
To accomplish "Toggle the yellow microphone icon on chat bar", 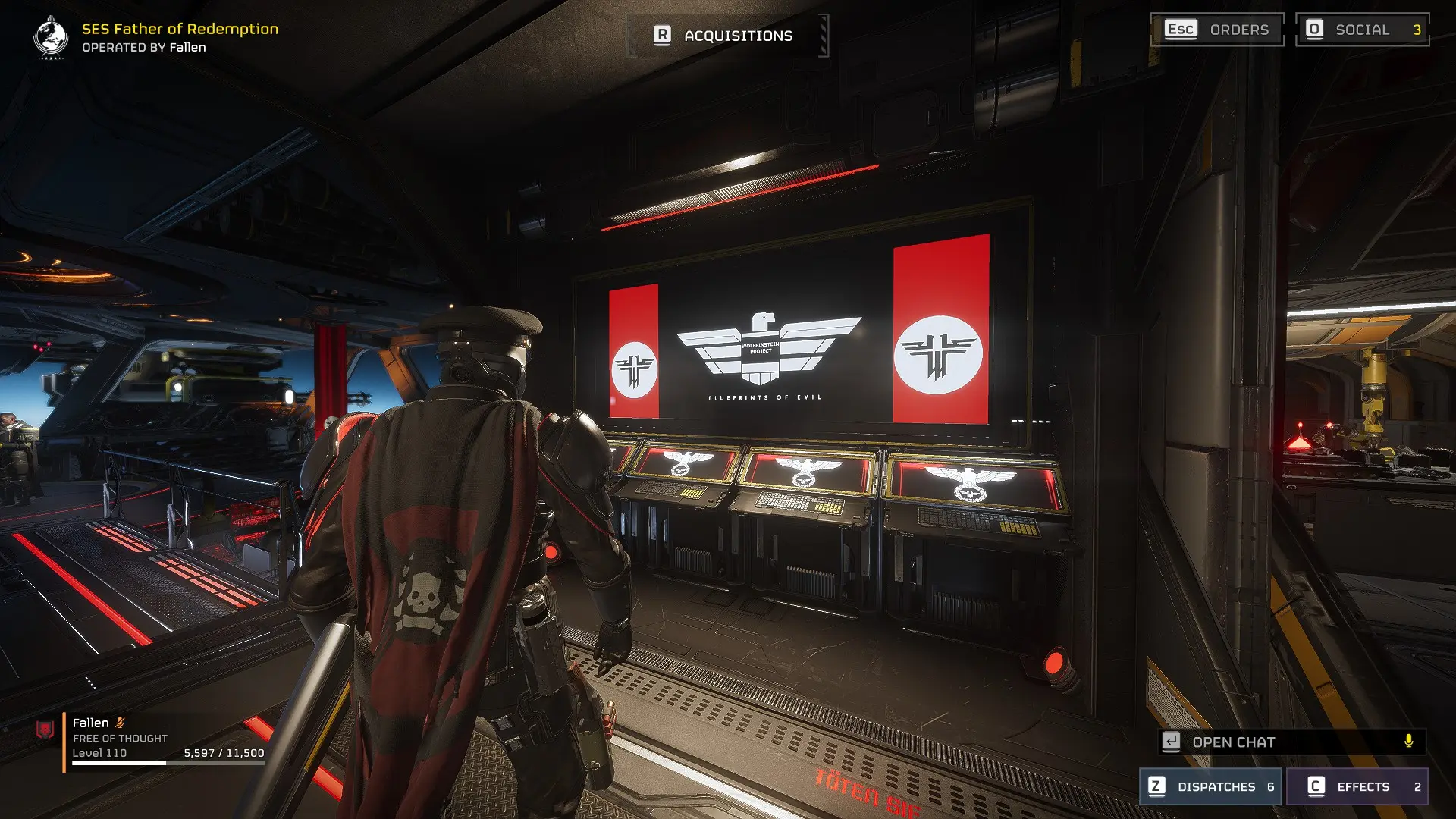I will click(x=1409, y=742).
